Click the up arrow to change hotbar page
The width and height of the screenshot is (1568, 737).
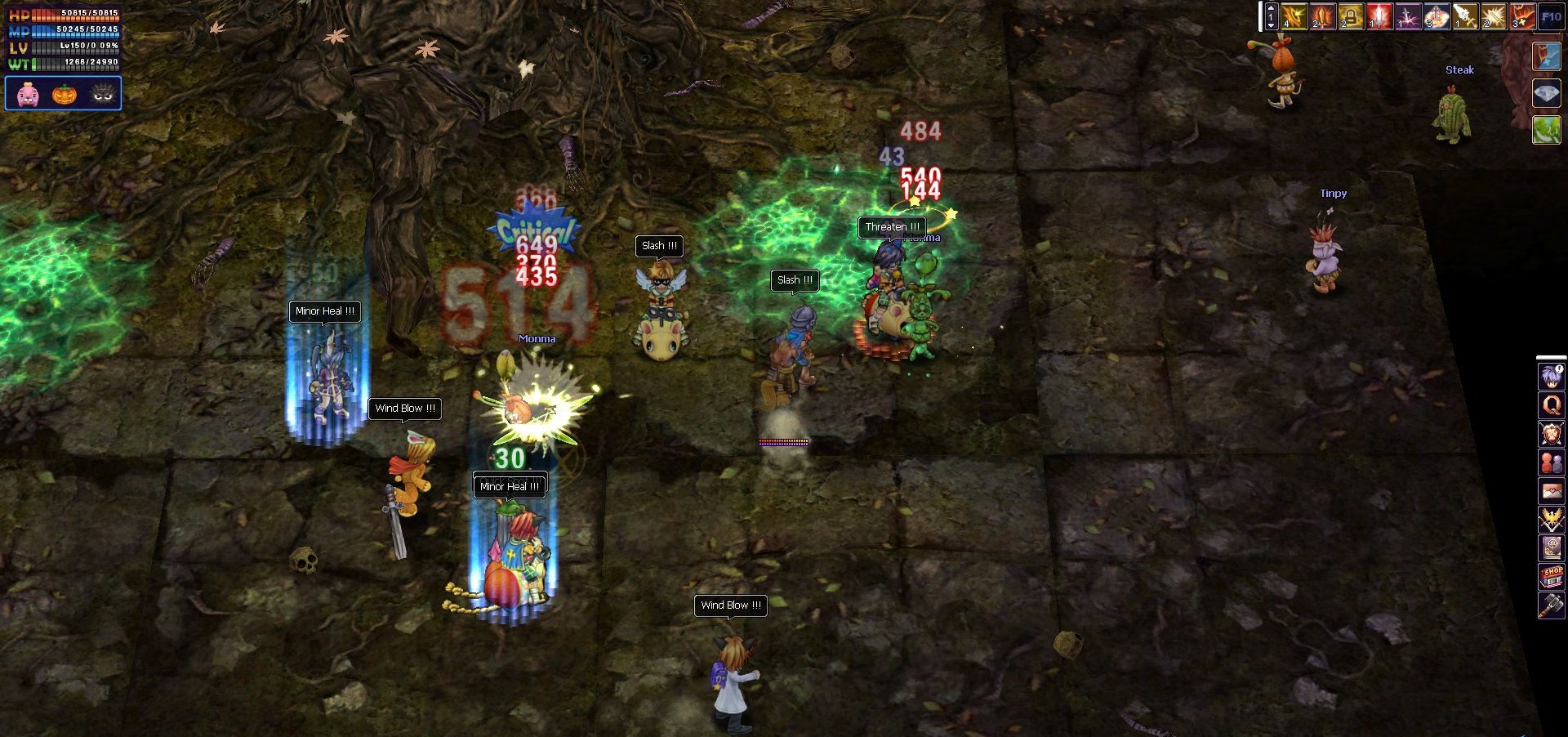click(x=1272, y=8)
